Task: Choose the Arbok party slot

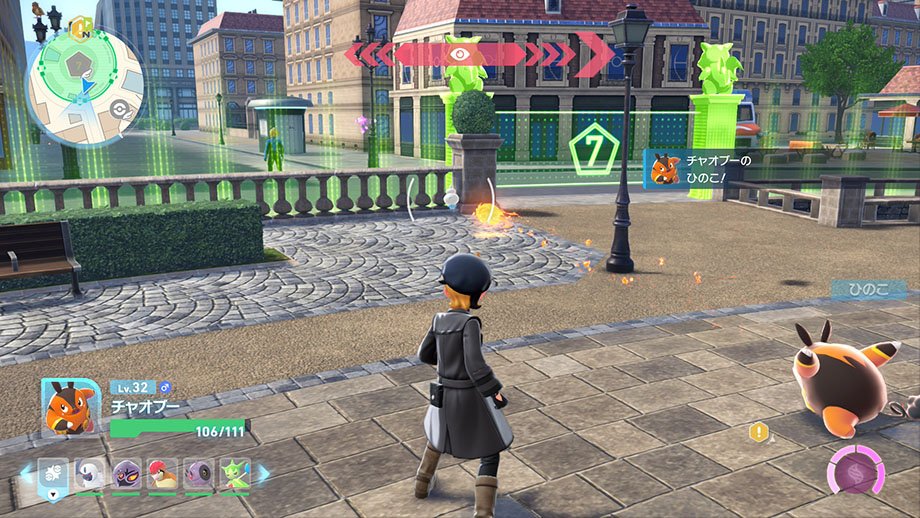Action: (127, 473)
